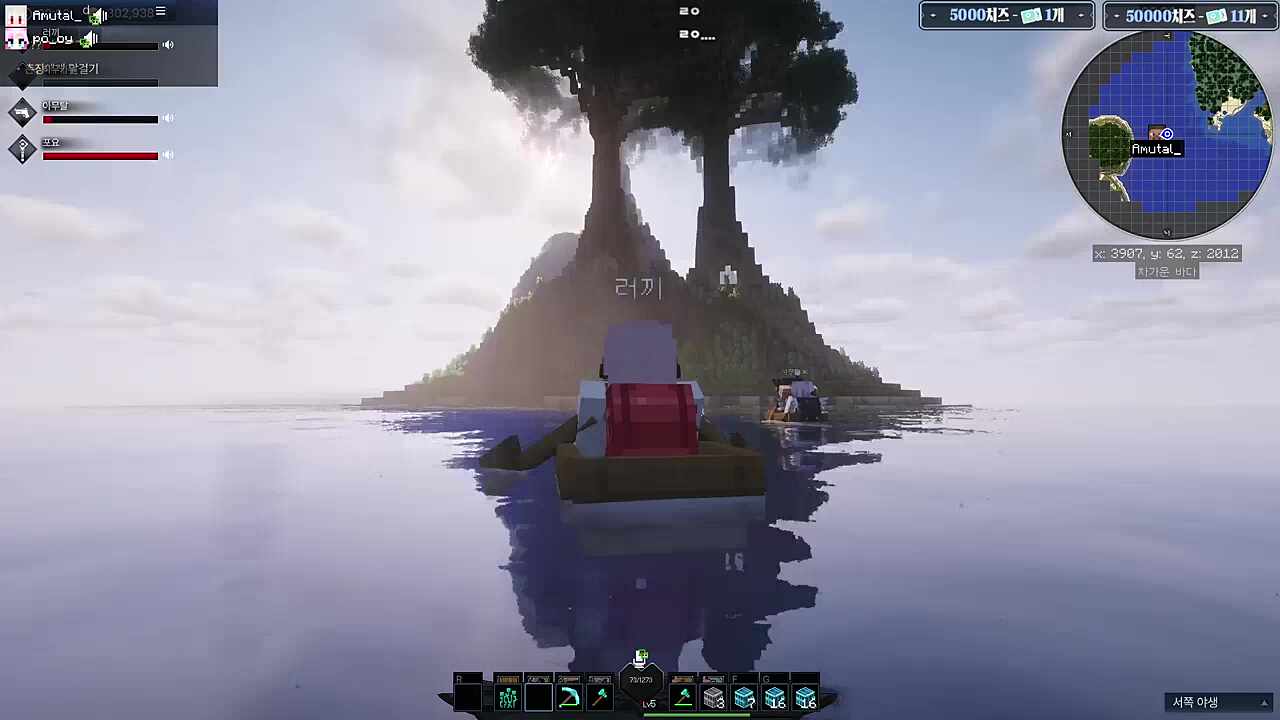Viewport: 1280px width, 720px height.
Task: Select the po_by player avatar
Action: 16,39
